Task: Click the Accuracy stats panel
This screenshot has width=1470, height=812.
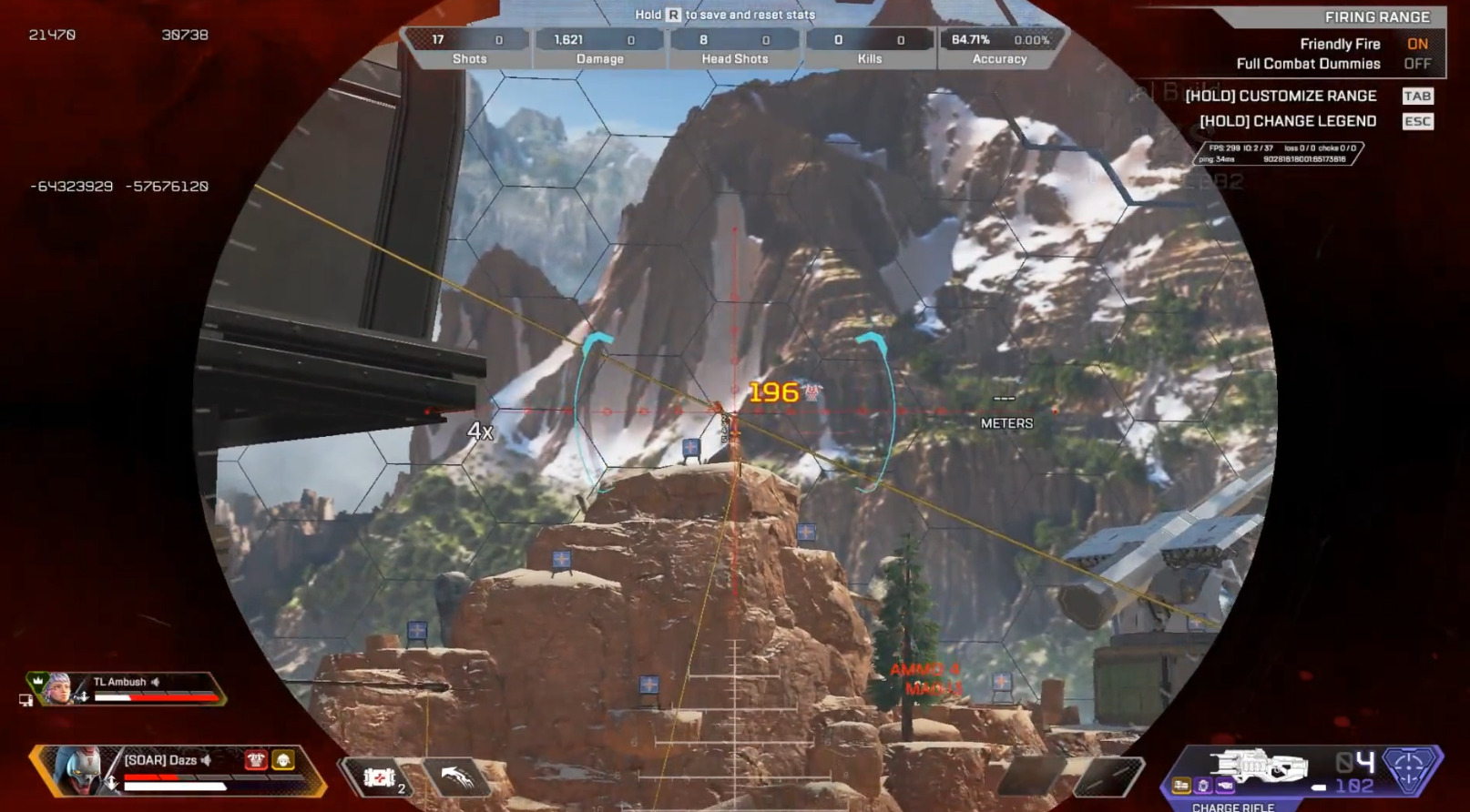Action: pos(999,48)
